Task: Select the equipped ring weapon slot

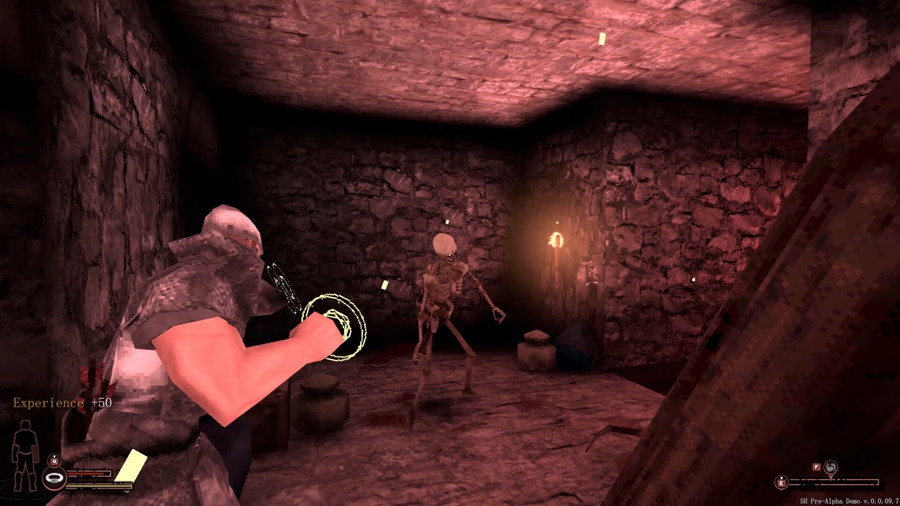Action: (x=53, y=479)
